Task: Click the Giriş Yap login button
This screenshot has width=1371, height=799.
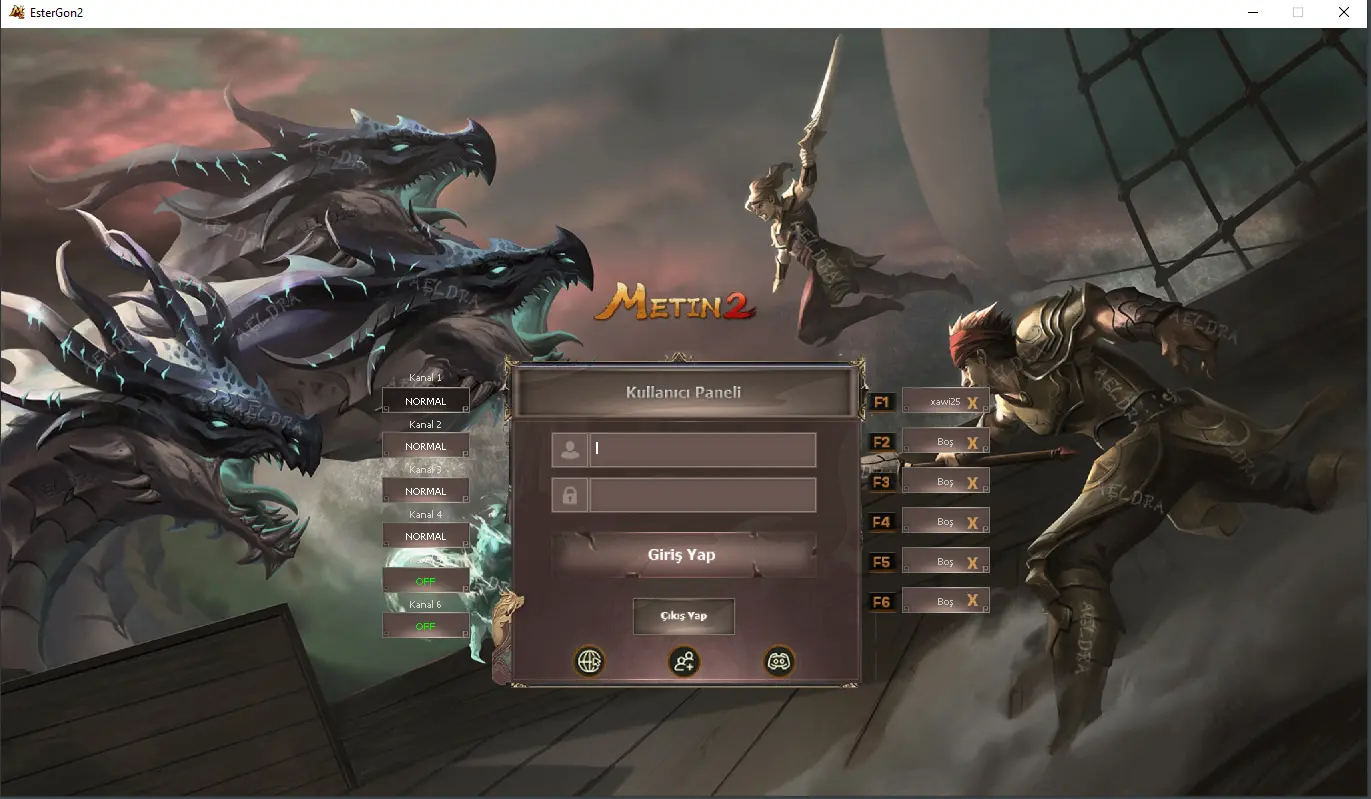Action: pyautogui.click(x=682, y=555)
